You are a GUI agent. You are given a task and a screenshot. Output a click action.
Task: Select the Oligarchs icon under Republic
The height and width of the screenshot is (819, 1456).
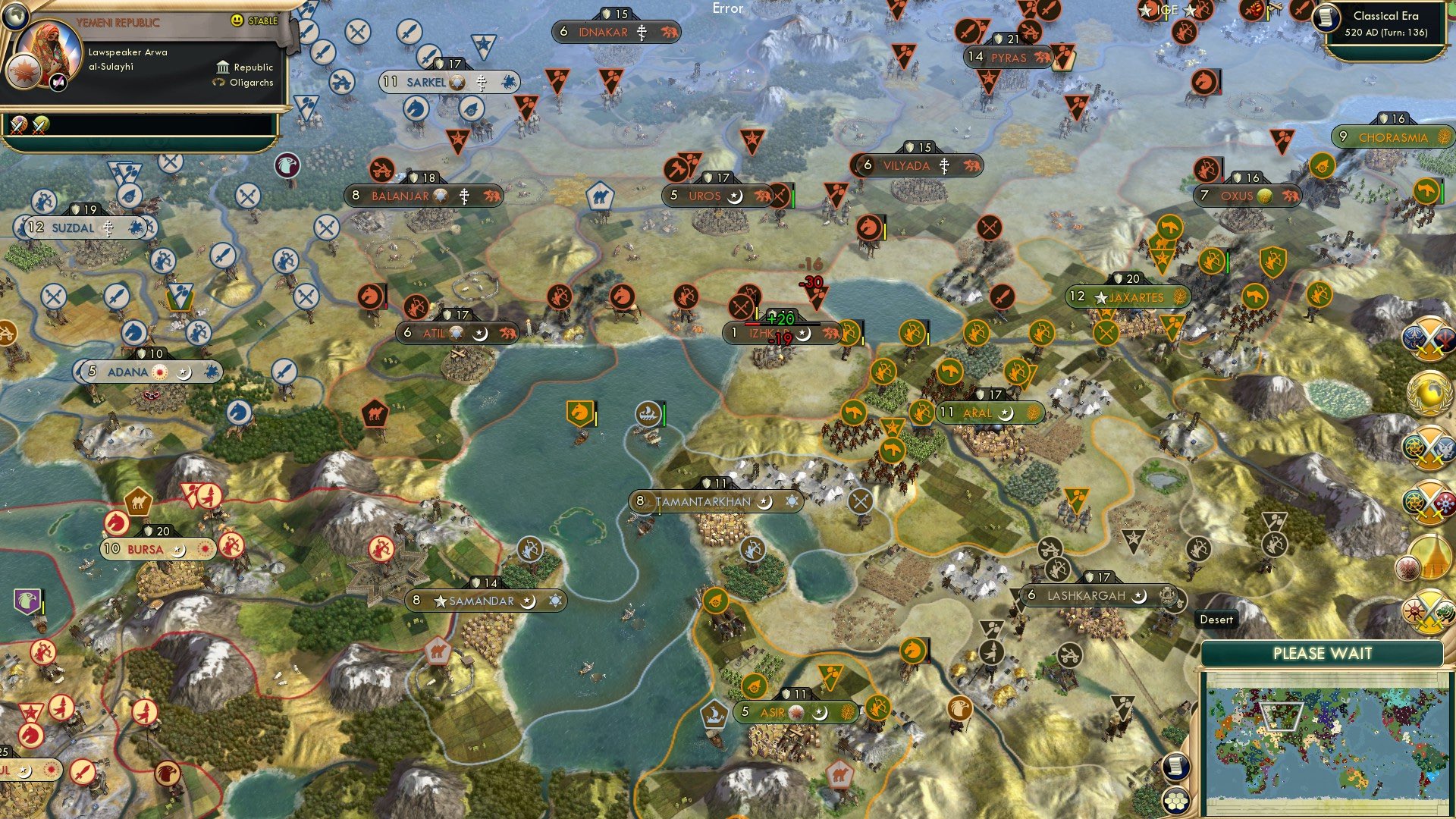[x=218, y=83]
